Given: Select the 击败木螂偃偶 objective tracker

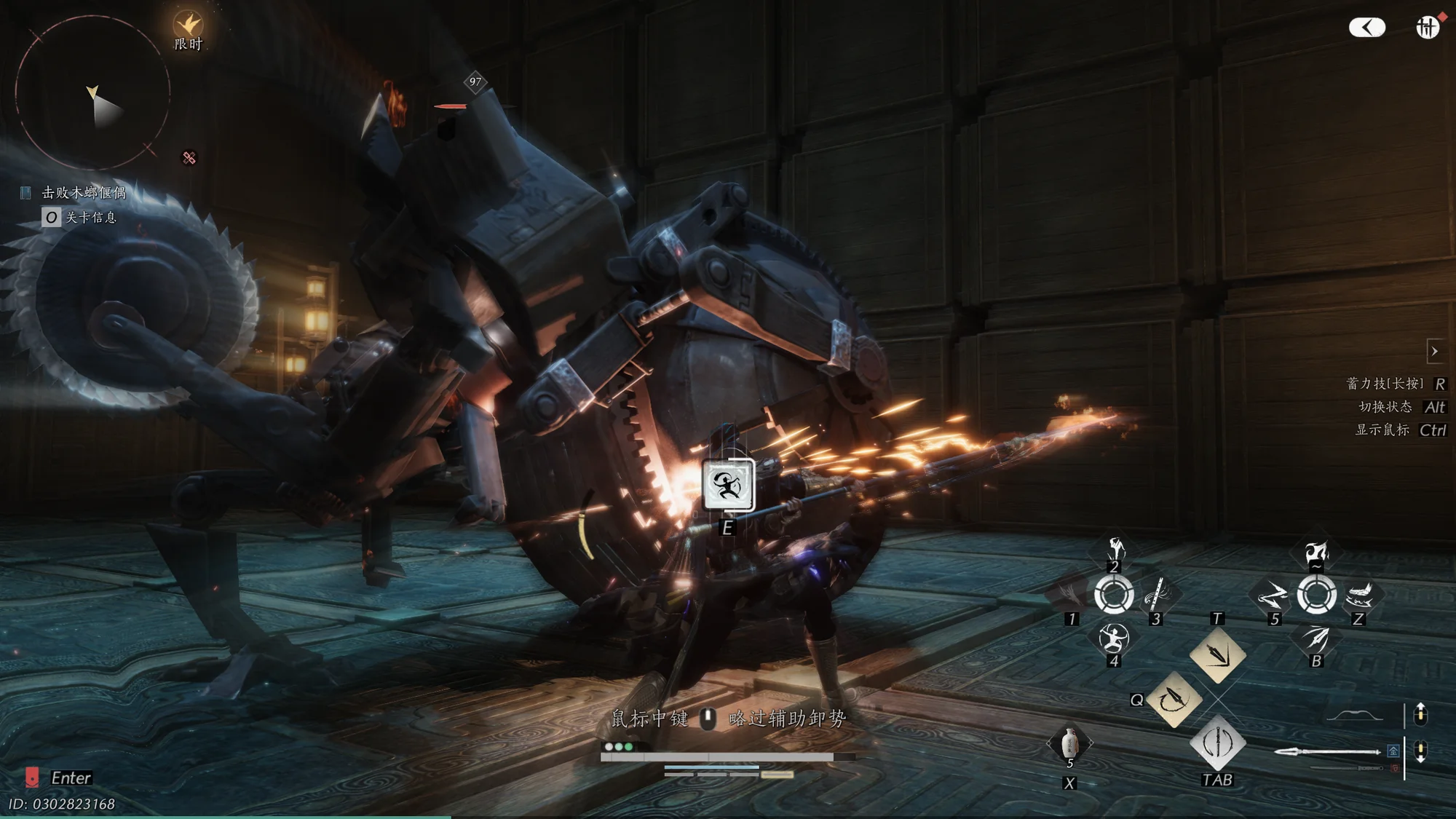Looking at the screenshot, I should click(84, 193).
